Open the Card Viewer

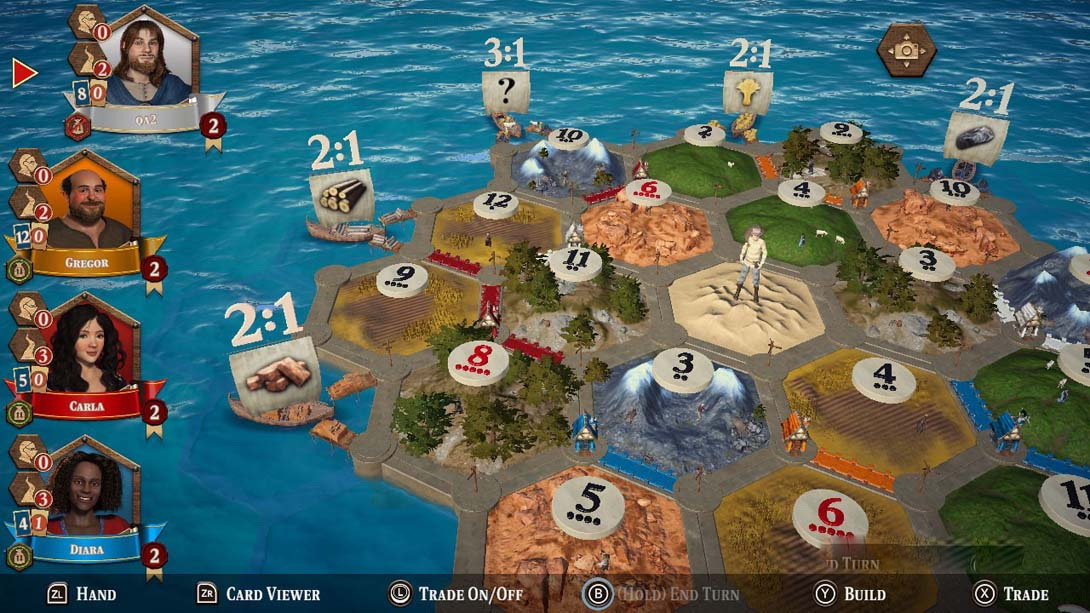[258, 594]
